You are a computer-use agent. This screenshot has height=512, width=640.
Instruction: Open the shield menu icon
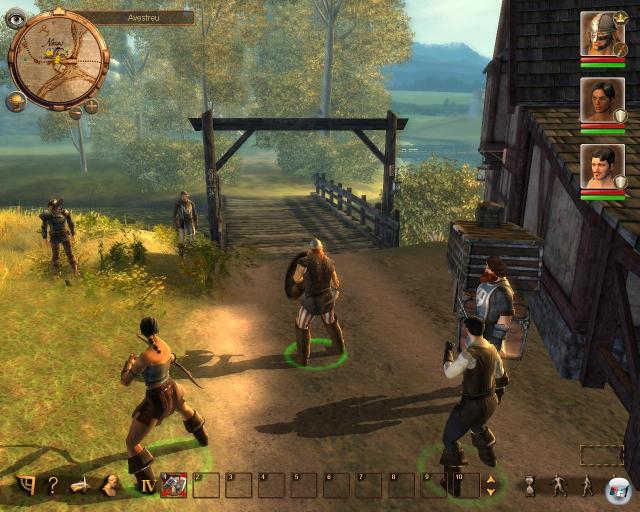[x=27, y=485]
